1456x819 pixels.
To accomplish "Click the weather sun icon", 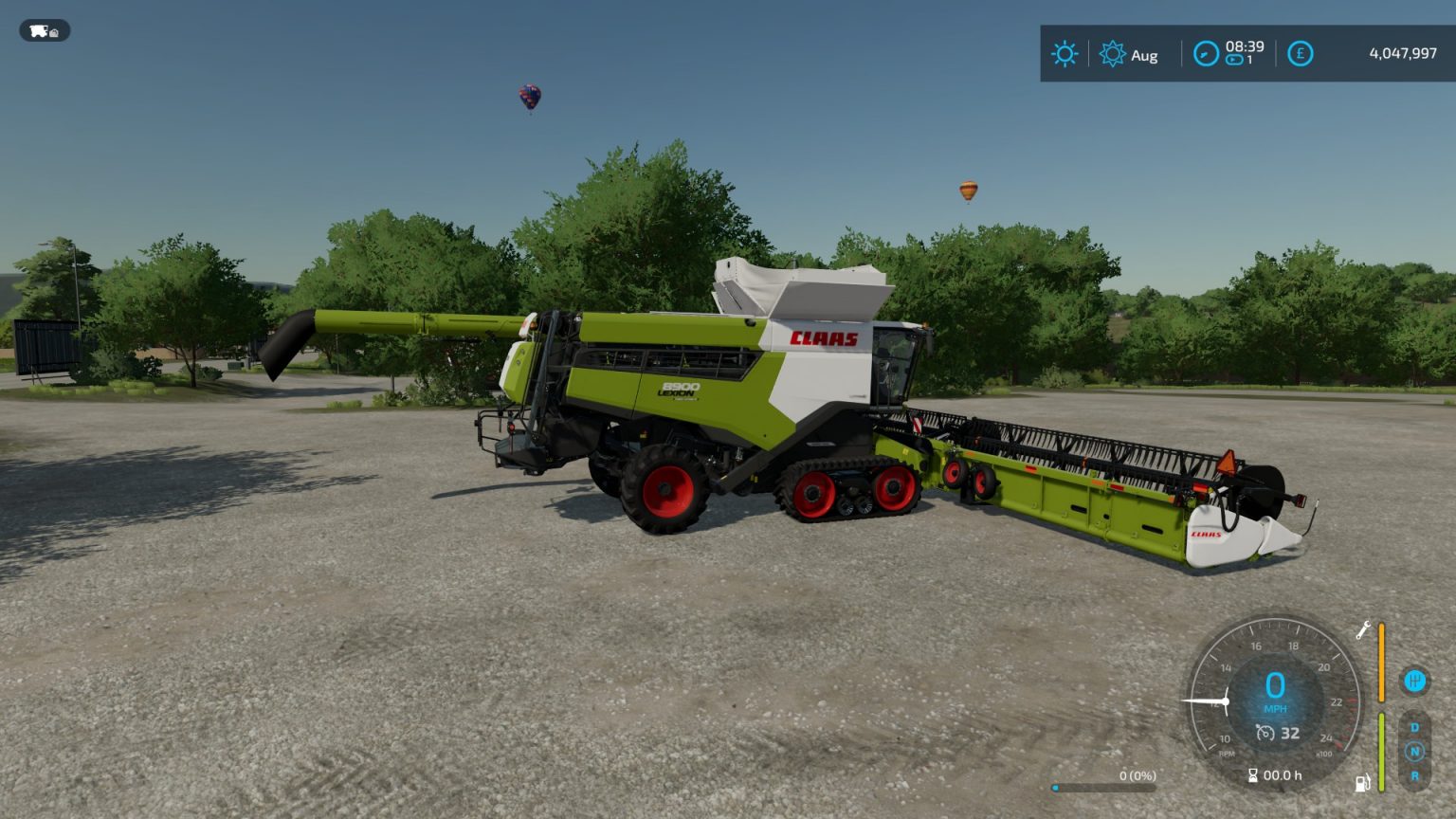I will [1065, 54].
